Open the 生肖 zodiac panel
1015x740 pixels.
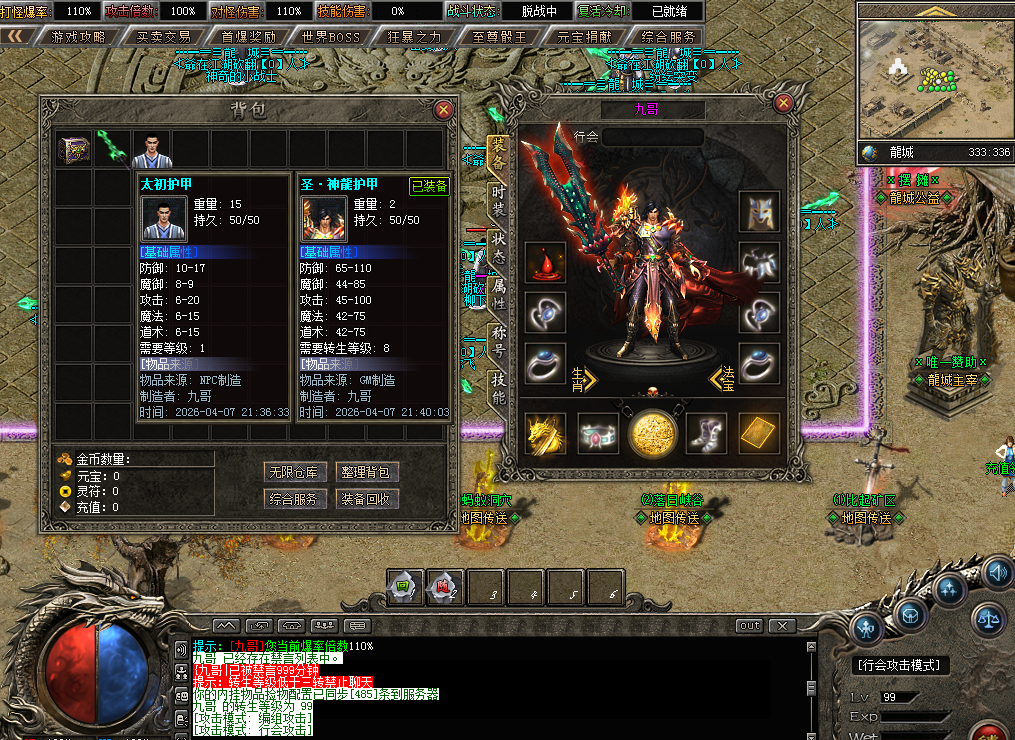tap(583, 378)
